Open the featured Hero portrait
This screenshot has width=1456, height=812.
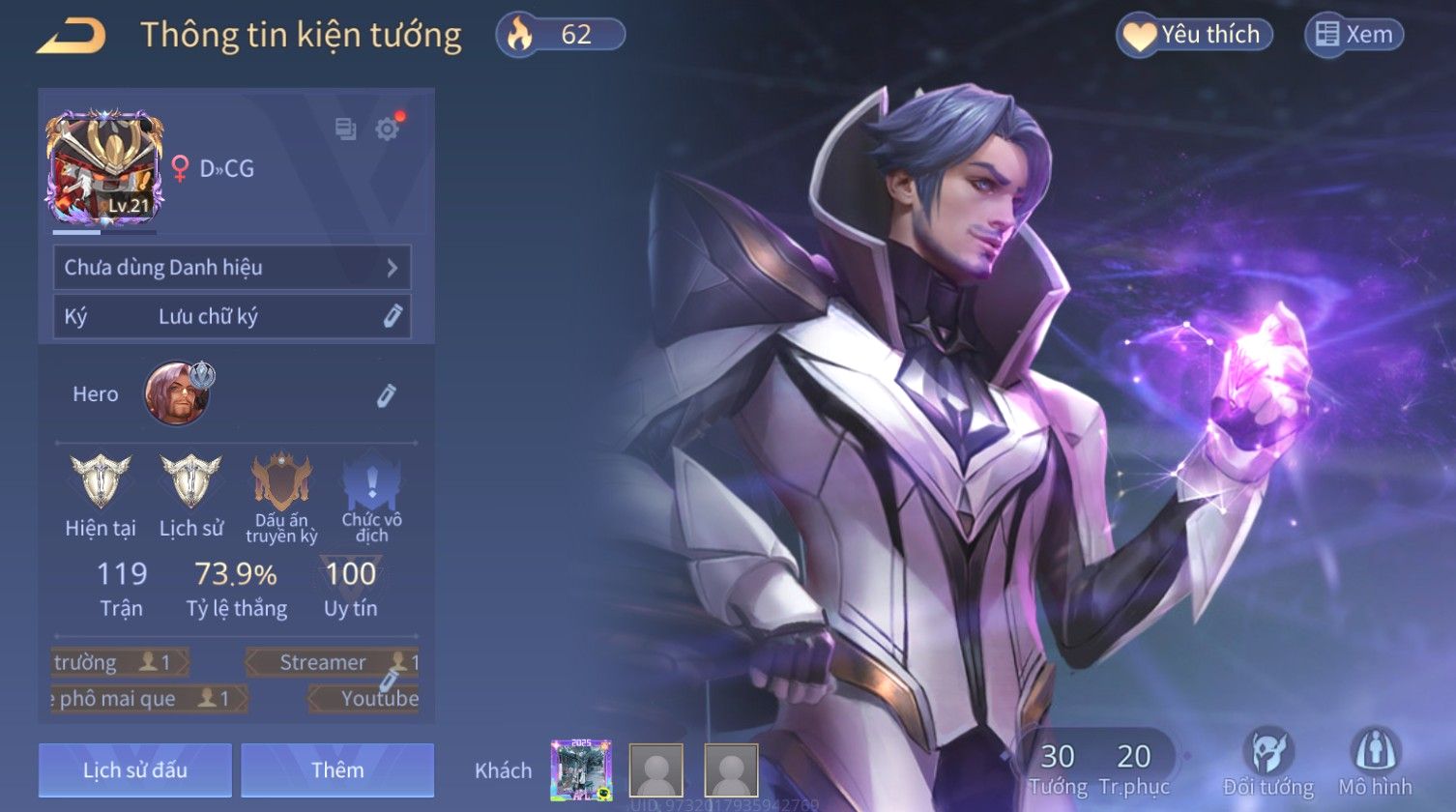click(178, 393)
